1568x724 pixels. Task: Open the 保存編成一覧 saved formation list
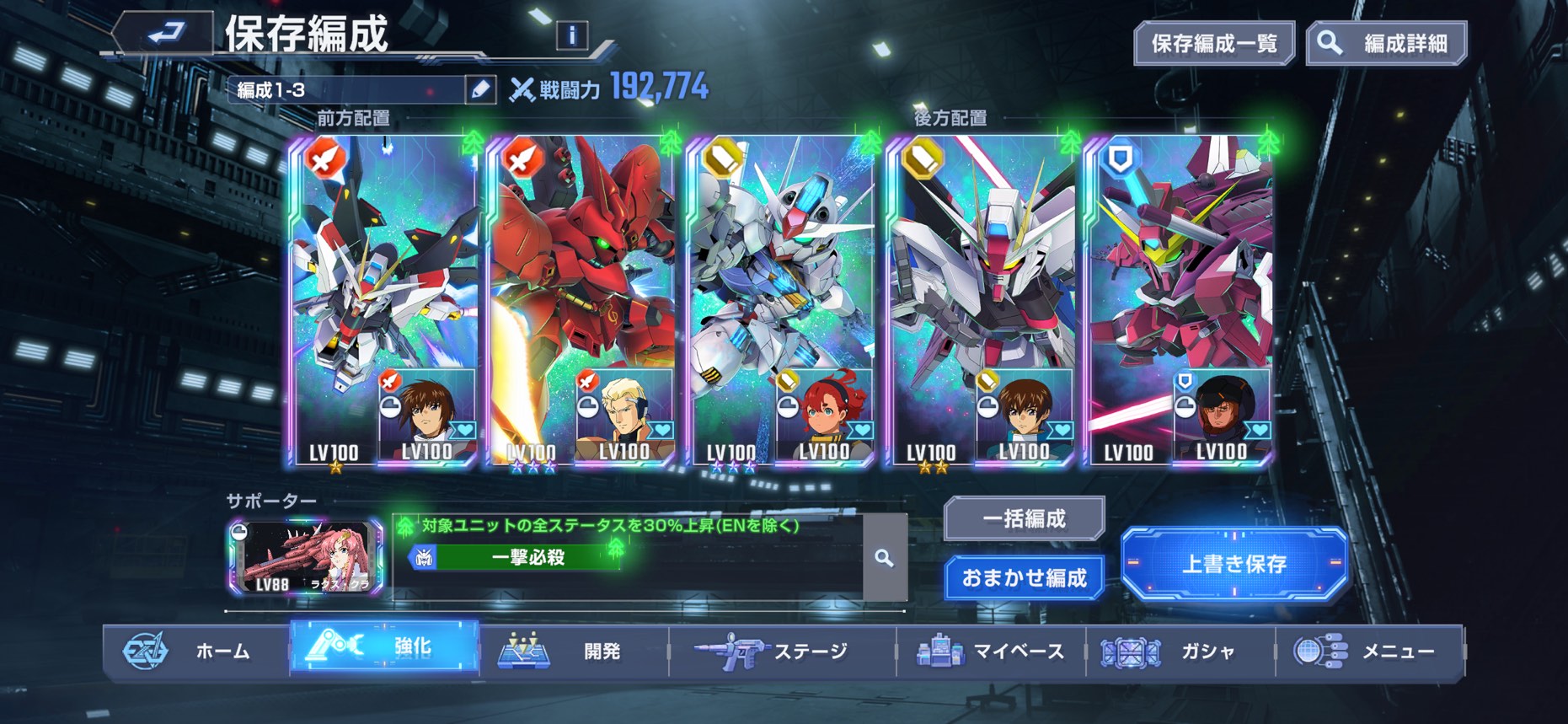tap(1213, 43)
